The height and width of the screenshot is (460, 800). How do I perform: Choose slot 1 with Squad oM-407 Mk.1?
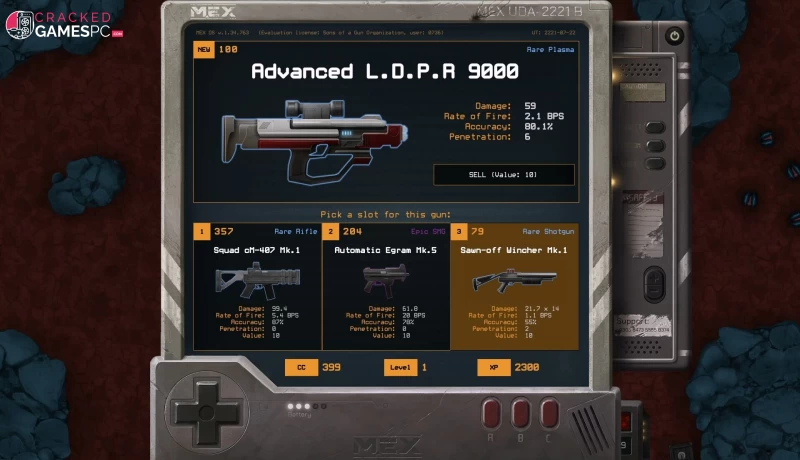pos(257,287)
